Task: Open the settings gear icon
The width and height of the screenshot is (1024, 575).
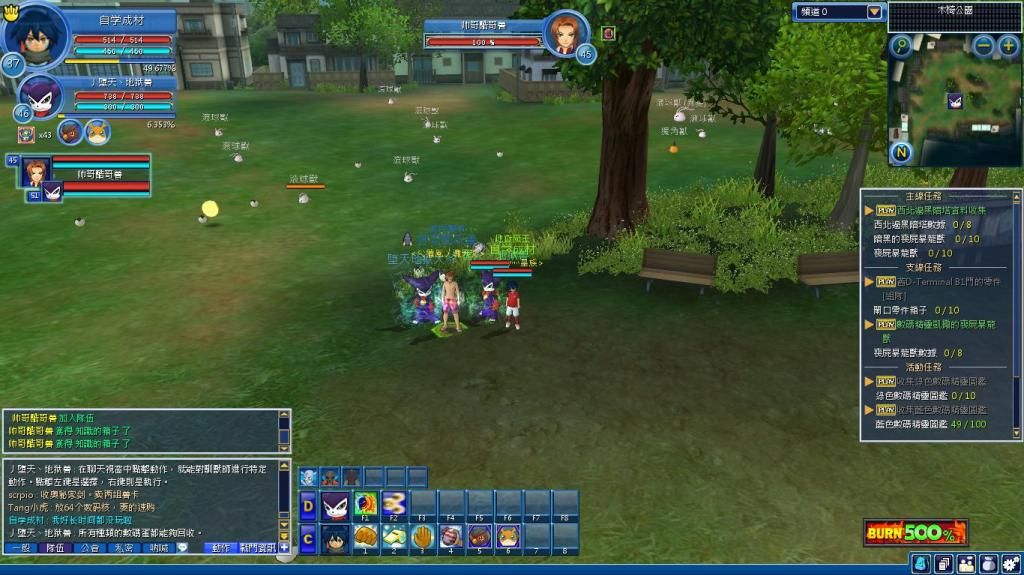Action: click(x=1011, y=564)
